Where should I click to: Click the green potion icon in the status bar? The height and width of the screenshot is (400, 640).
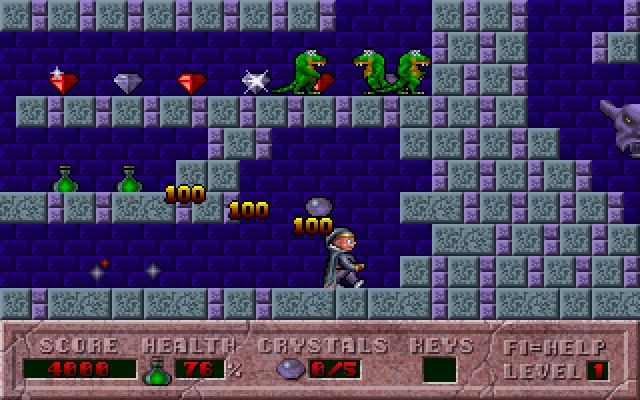tap(156, 370)
